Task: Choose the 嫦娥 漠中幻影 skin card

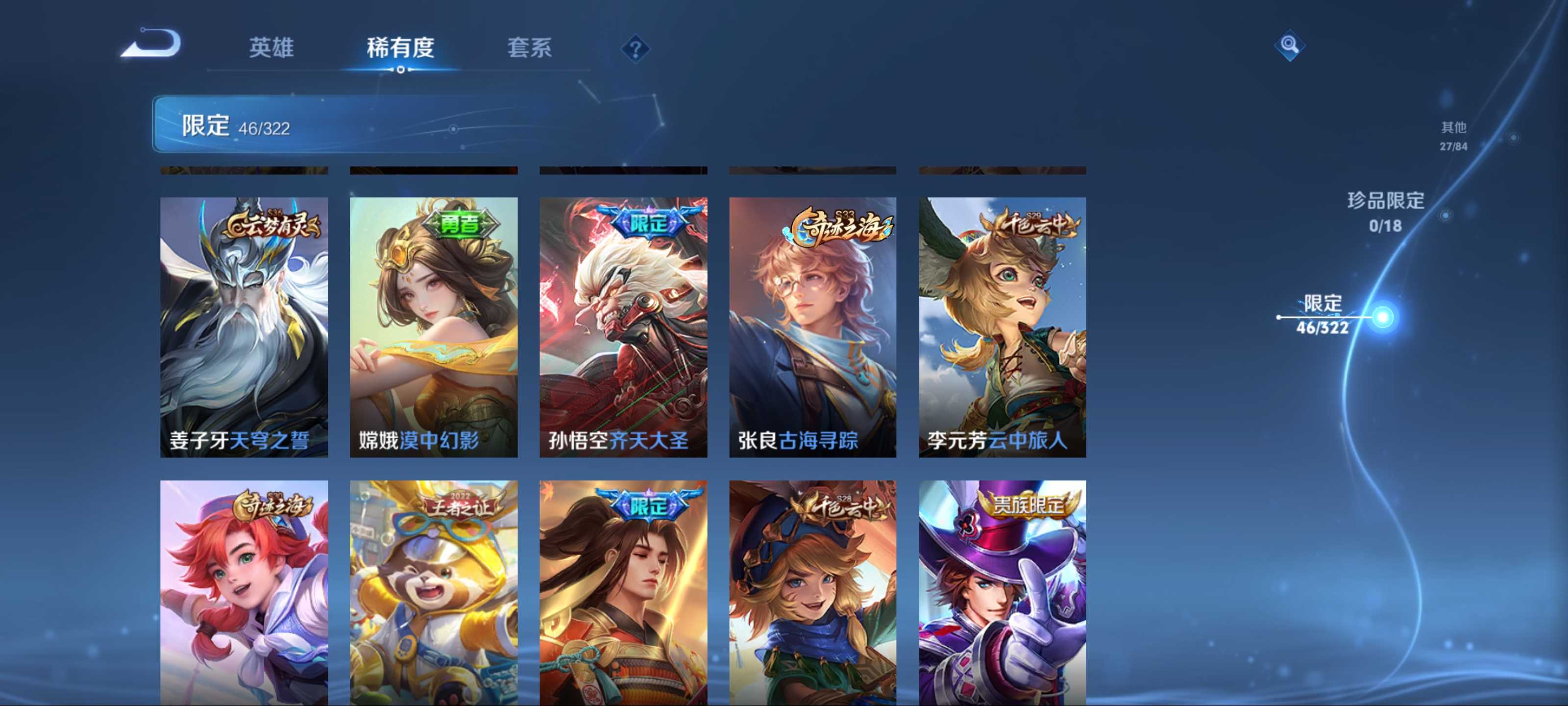Action: tap(433, 327)
